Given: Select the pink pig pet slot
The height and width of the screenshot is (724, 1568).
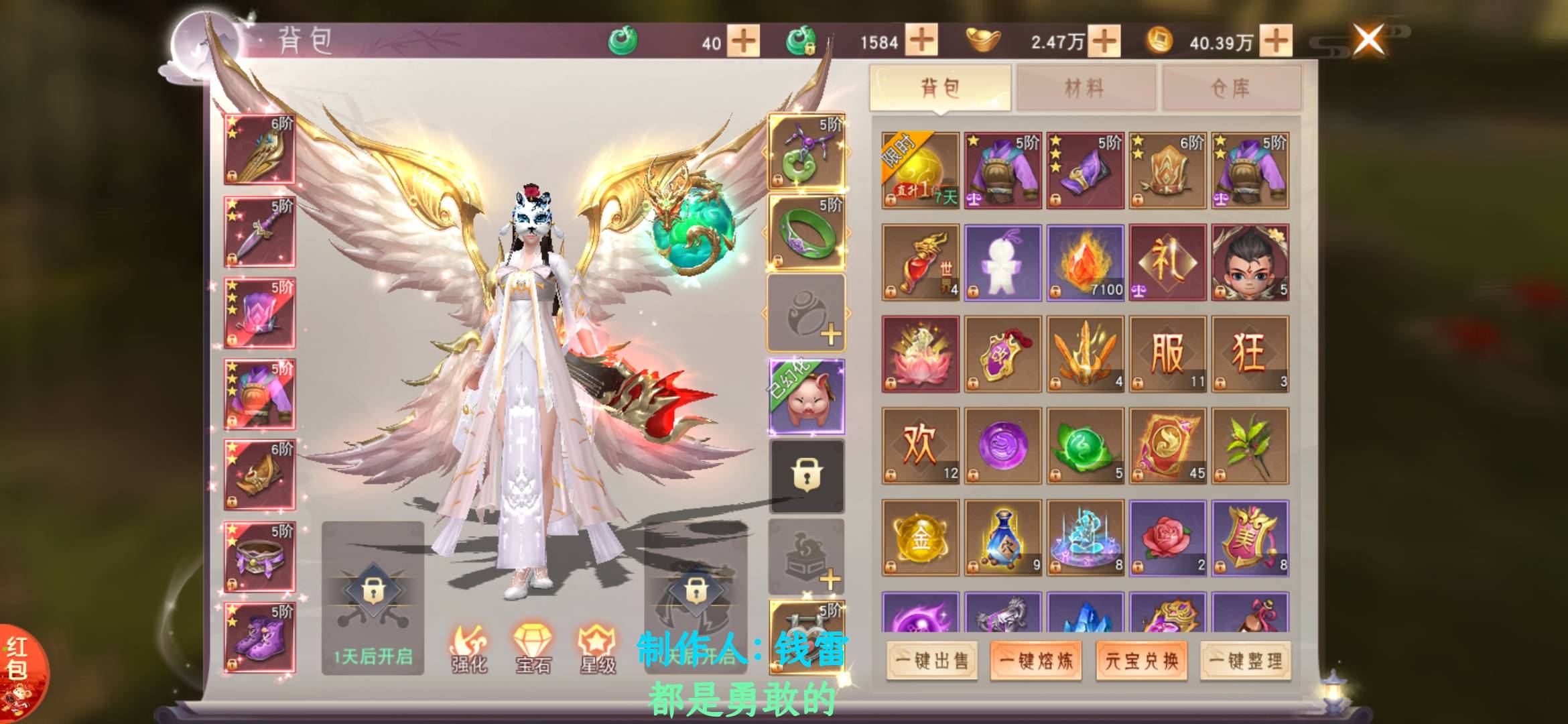Looking at the screenshot, I should pyautogui.click(x=807, y=396).
